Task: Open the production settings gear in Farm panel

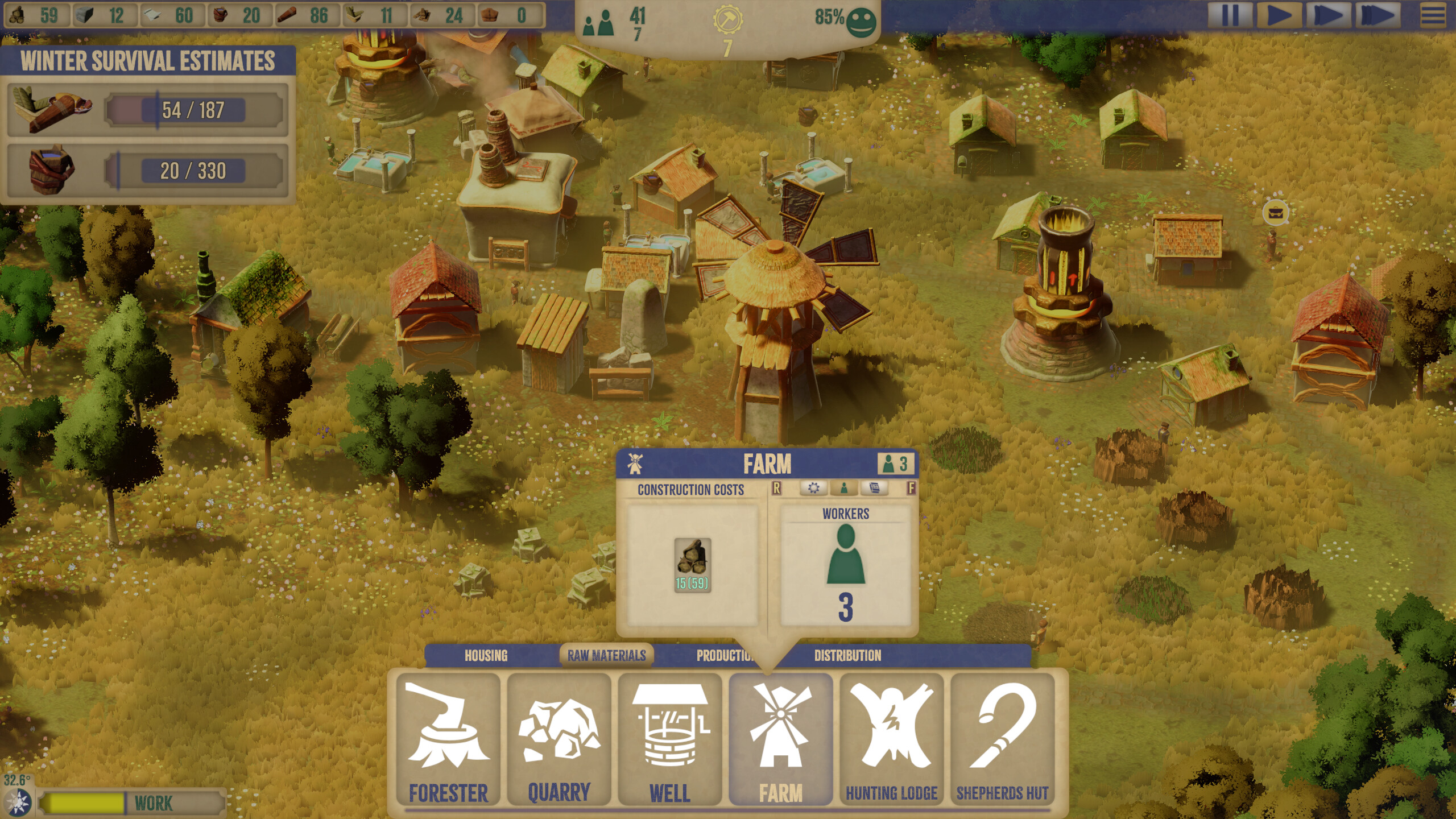Action: tap(813, 488)
